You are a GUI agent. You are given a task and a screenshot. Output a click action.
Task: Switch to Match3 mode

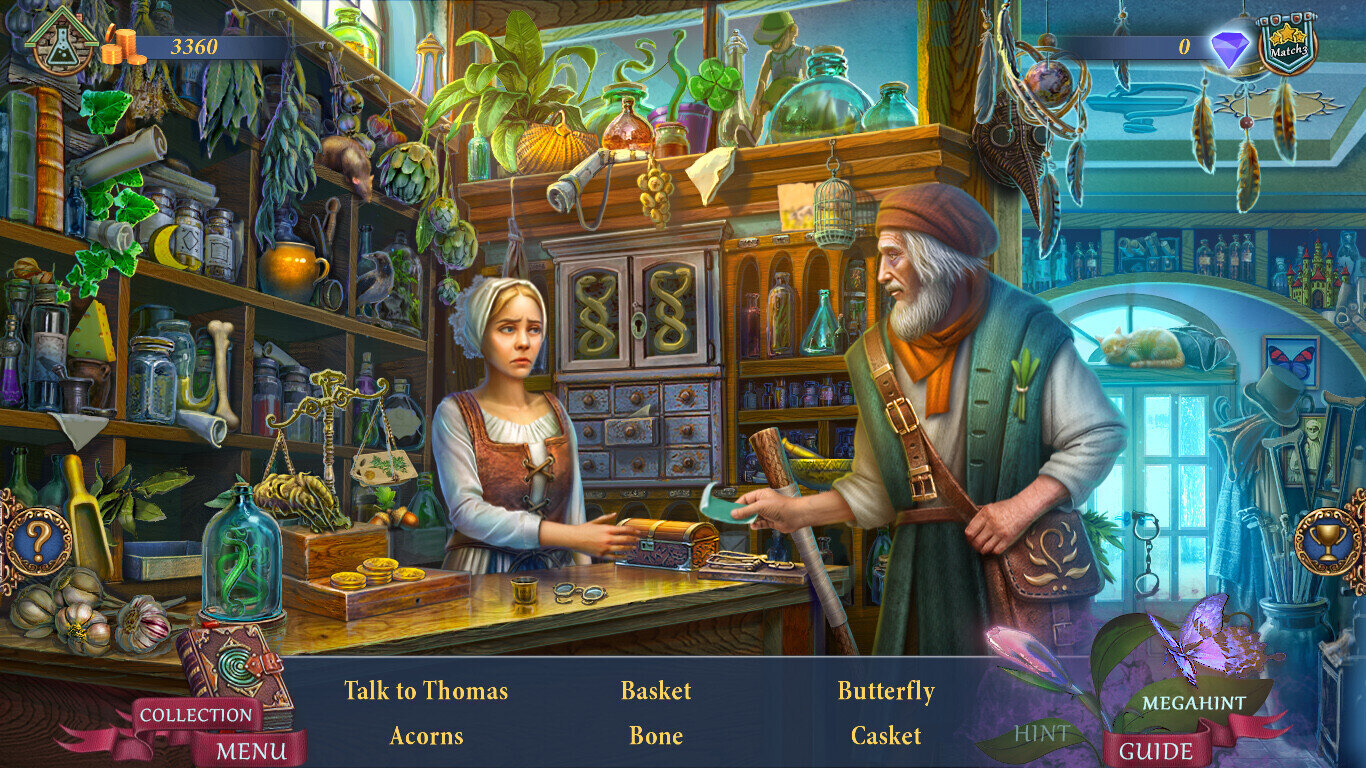[x=1286, y=44]
